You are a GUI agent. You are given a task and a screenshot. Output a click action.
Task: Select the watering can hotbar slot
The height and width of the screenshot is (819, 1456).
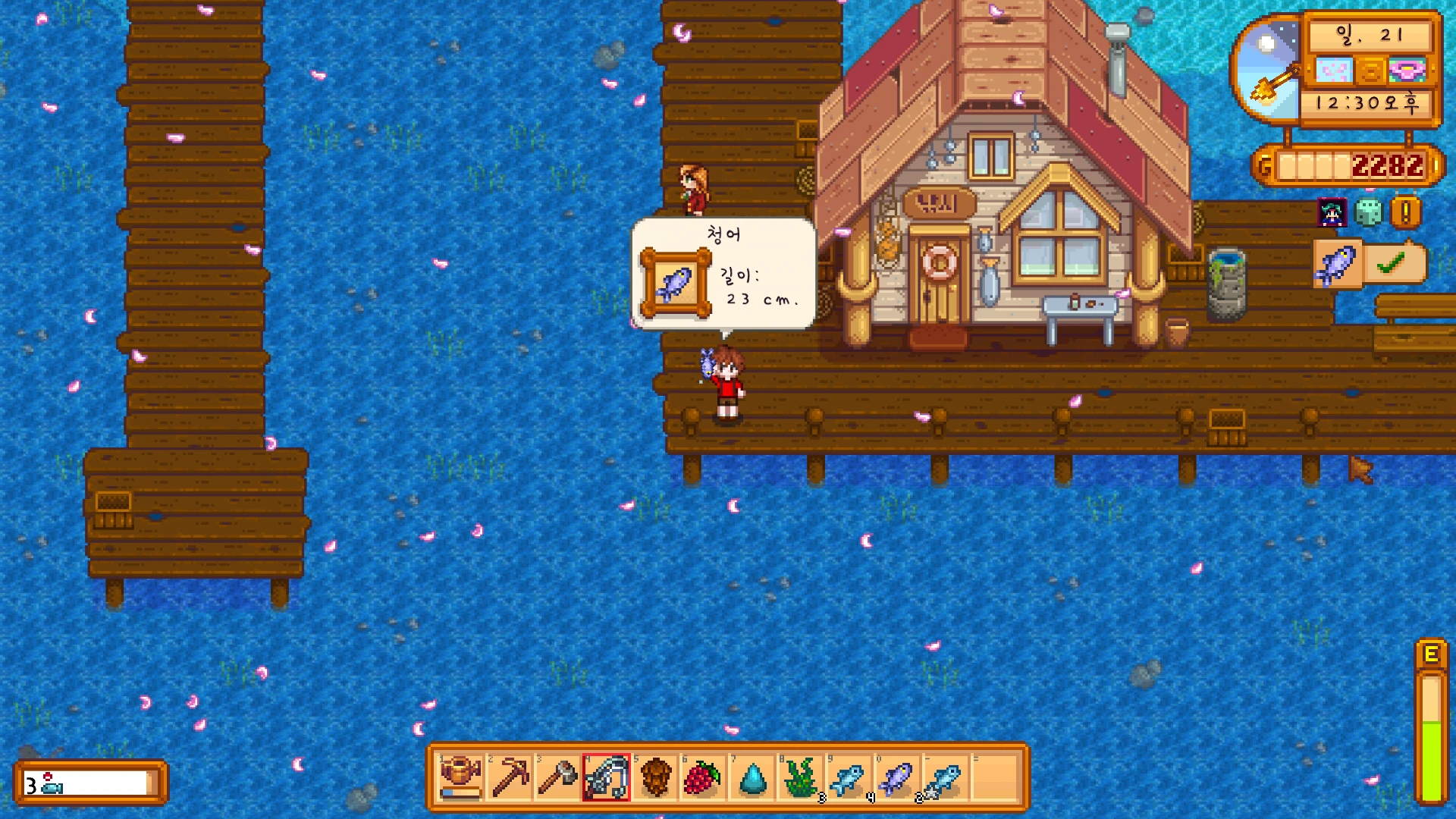point(461,777)
